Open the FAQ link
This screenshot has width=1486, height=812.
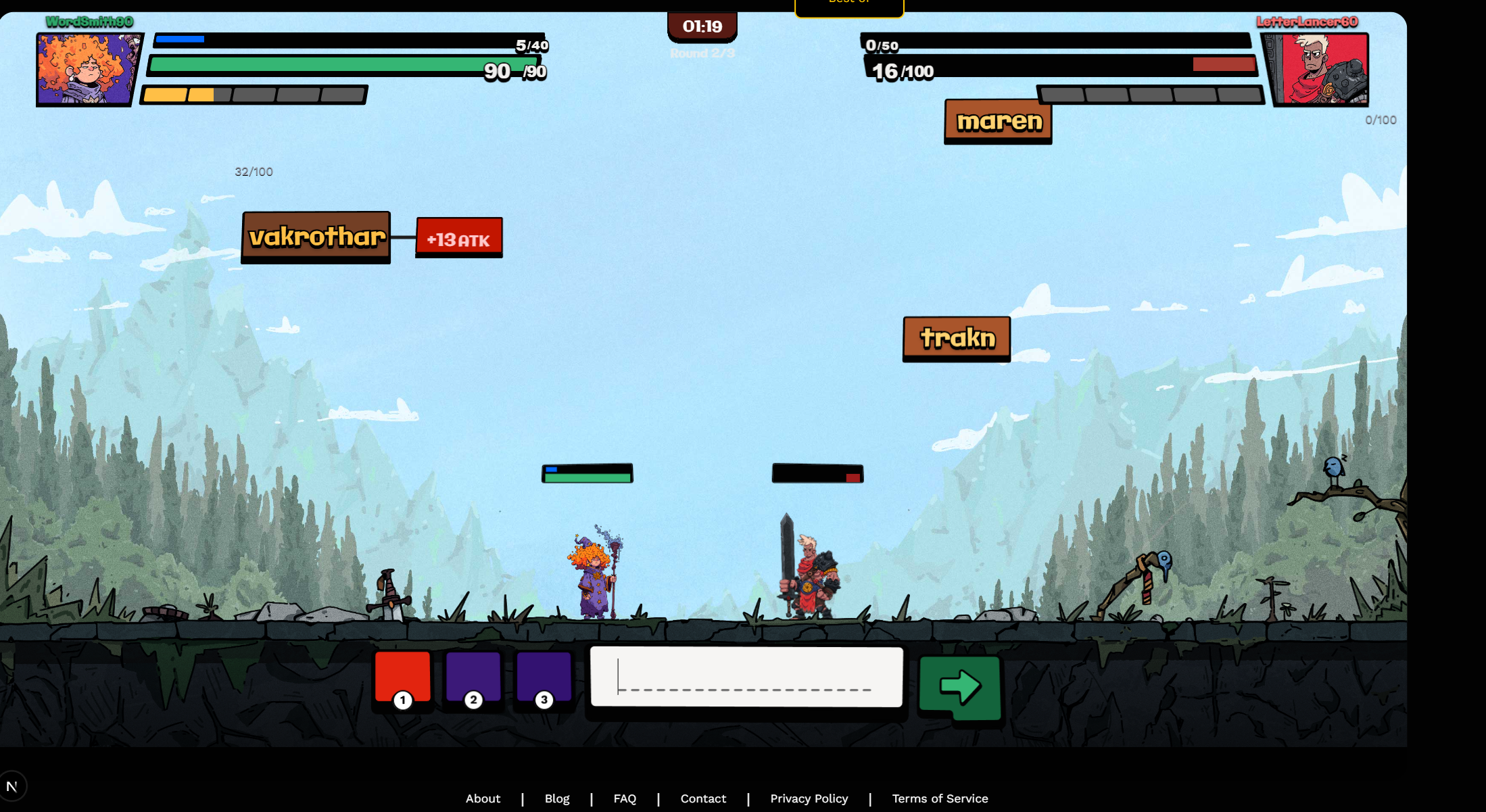click(x=625, y=798)
